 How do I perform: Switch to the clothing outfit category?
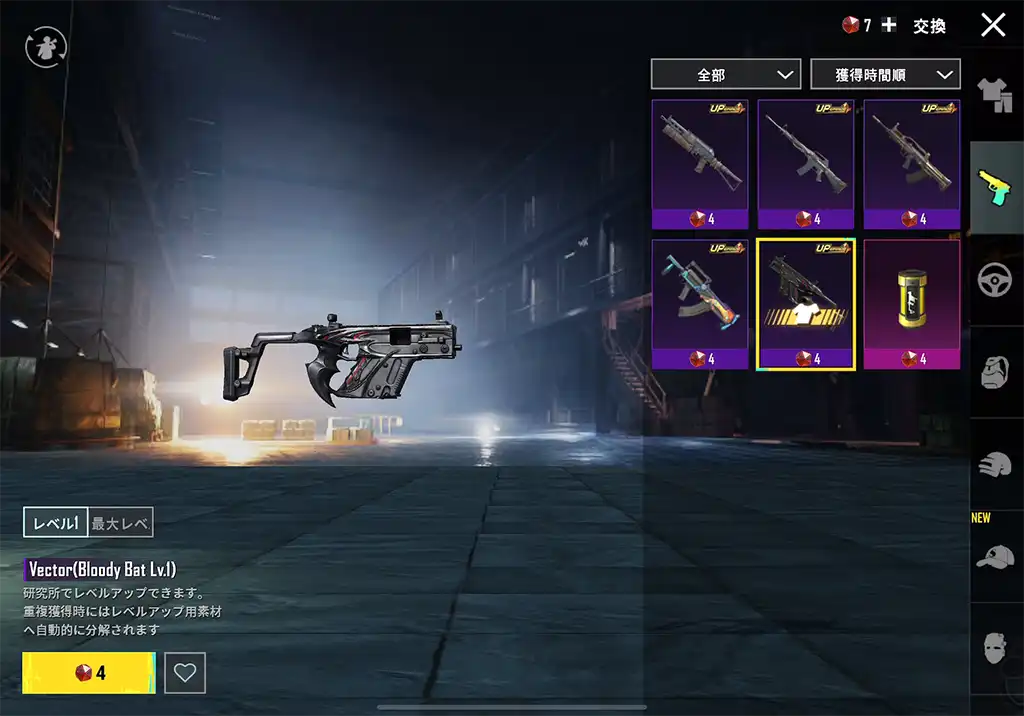[996, 95]
